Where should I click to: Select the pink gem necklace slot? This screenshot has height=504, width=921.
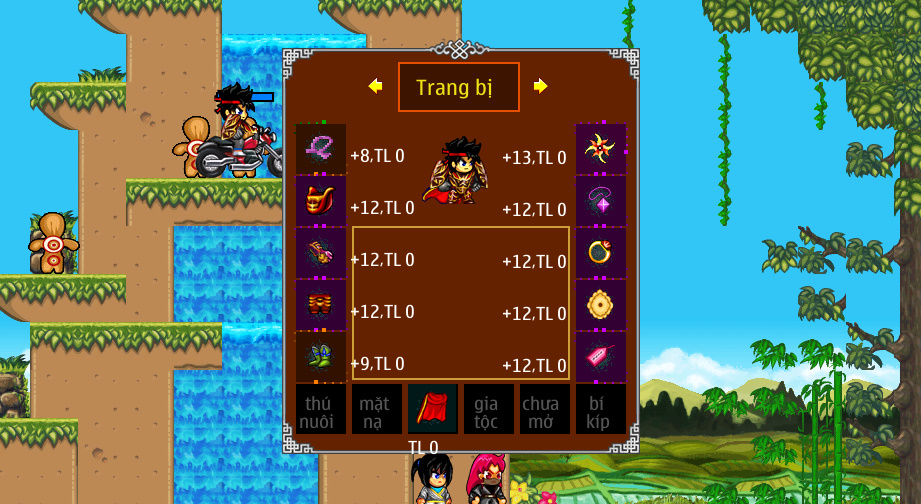click(x=601, y=201)
